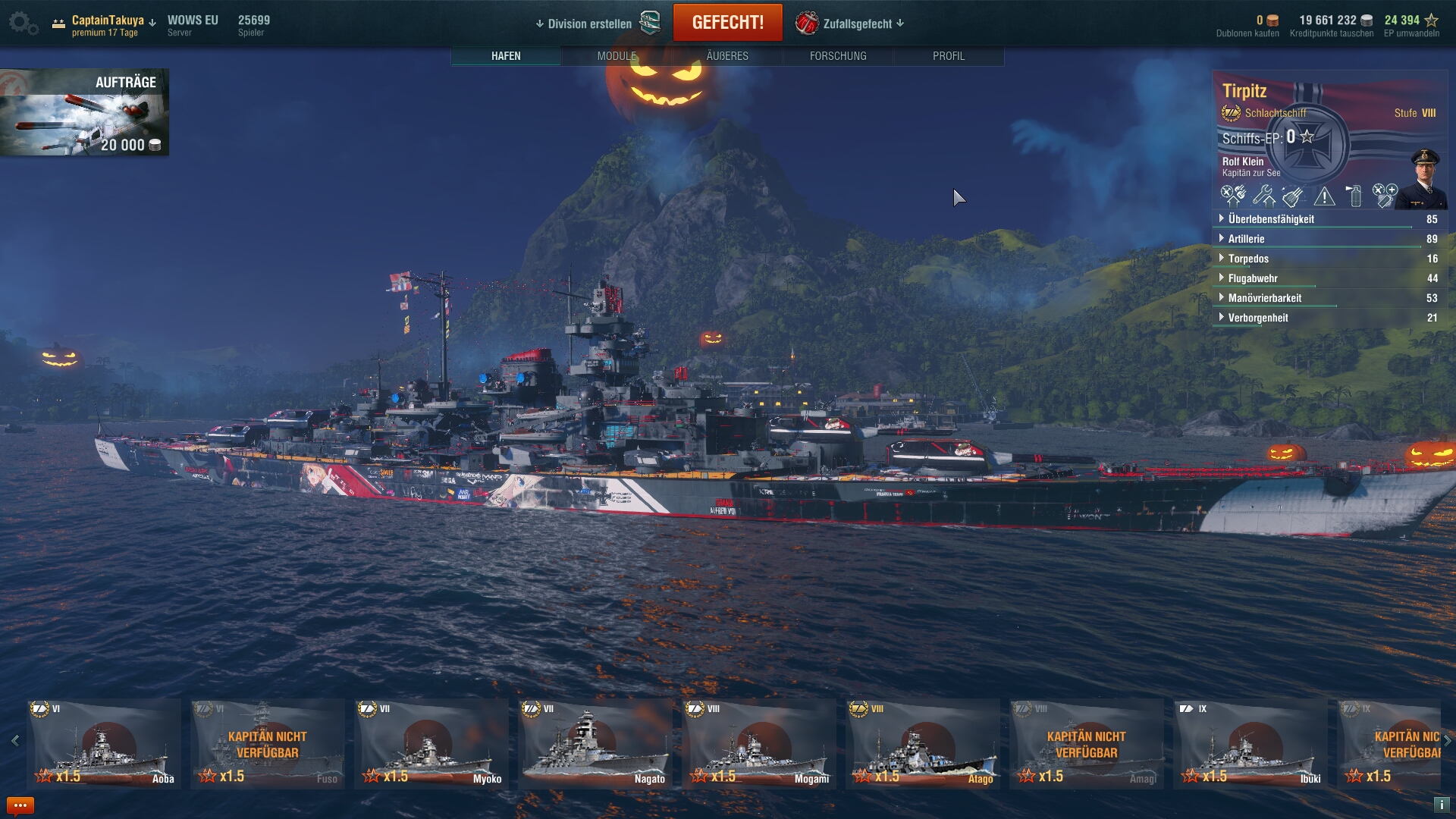
Task: Start battle with the GEFECHT! button
Action: 727,23
